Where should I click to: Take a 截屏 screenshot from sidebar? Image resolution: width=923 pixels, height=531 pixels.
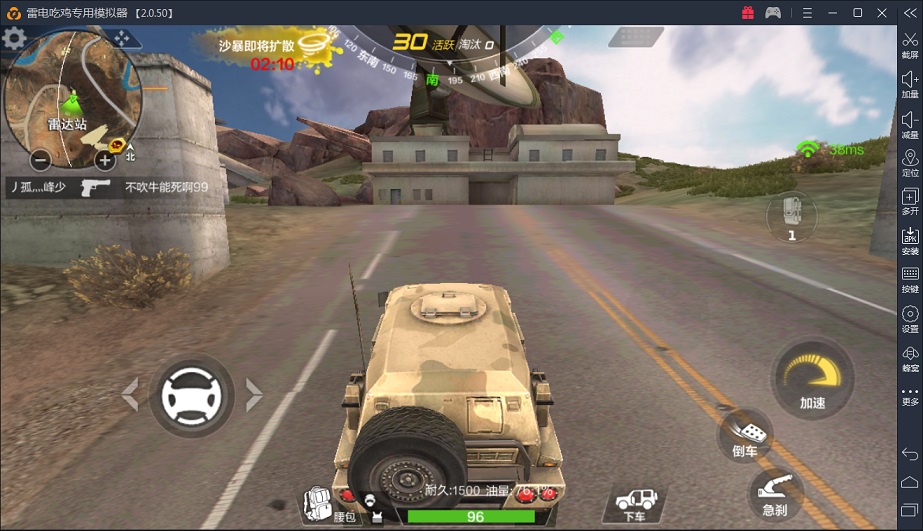tap(910, 46)
